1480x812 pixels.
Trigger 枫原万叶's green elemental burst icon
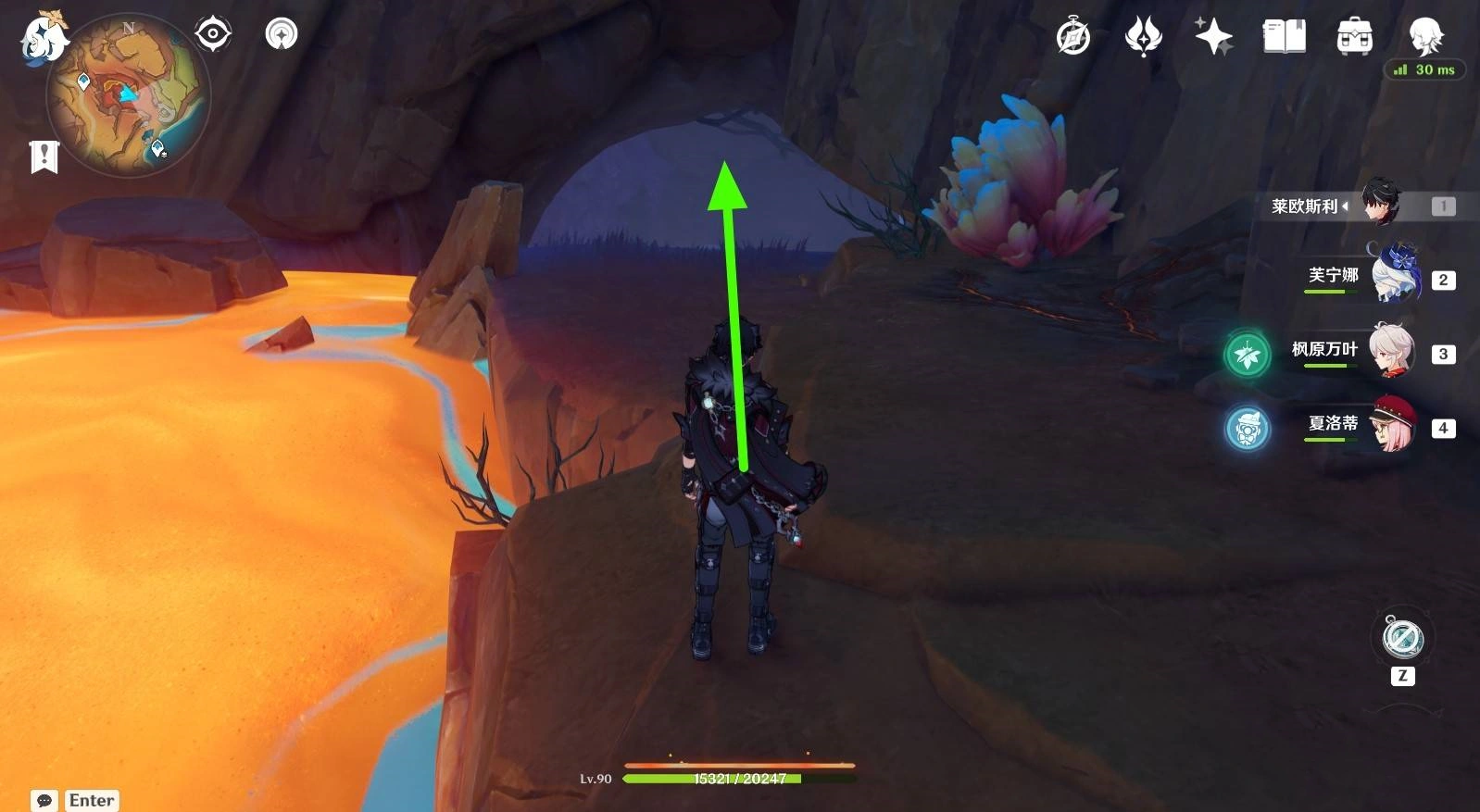point(1248,354)
